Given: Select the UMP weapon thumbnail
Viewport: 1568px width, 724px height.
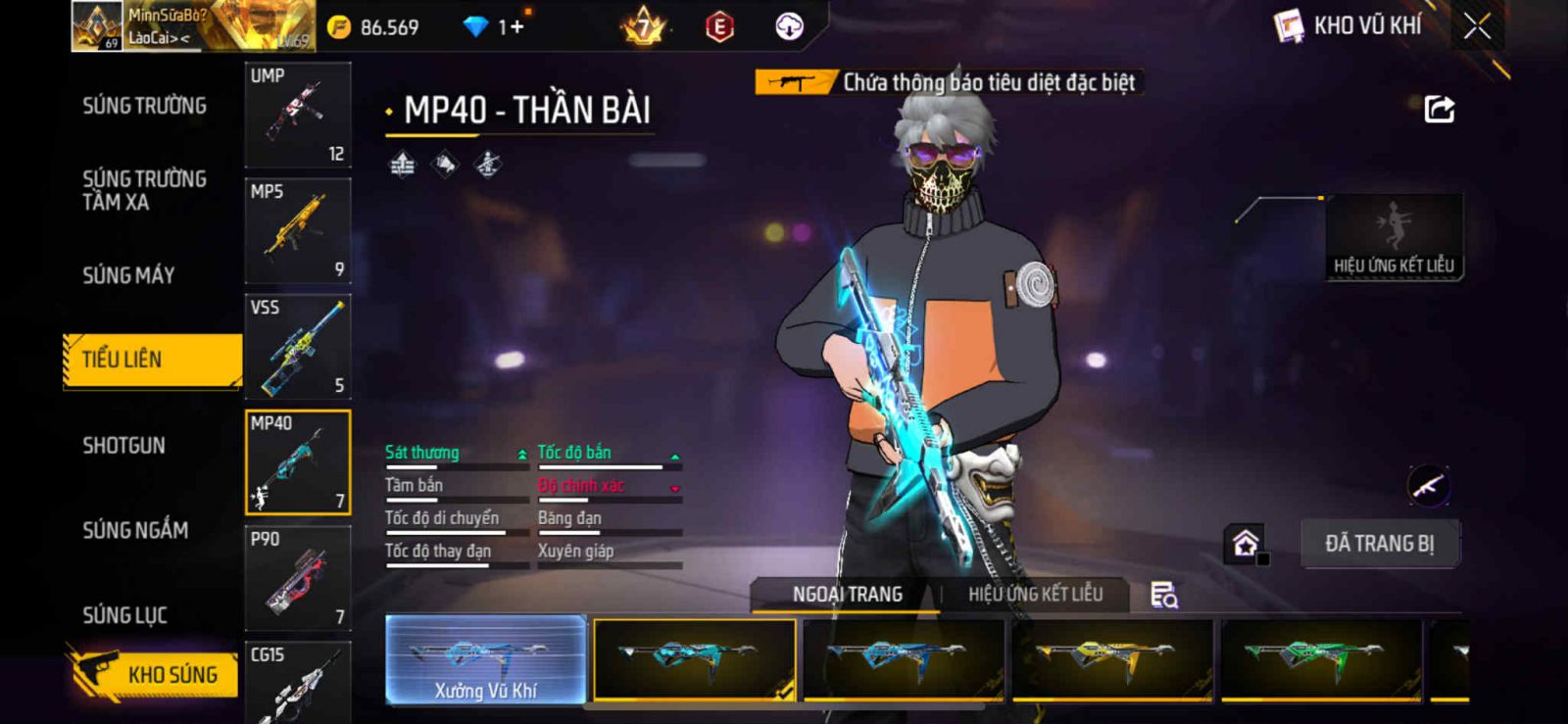Looking at the screenshot, I should pyautogui.click(x=298, y=115).
